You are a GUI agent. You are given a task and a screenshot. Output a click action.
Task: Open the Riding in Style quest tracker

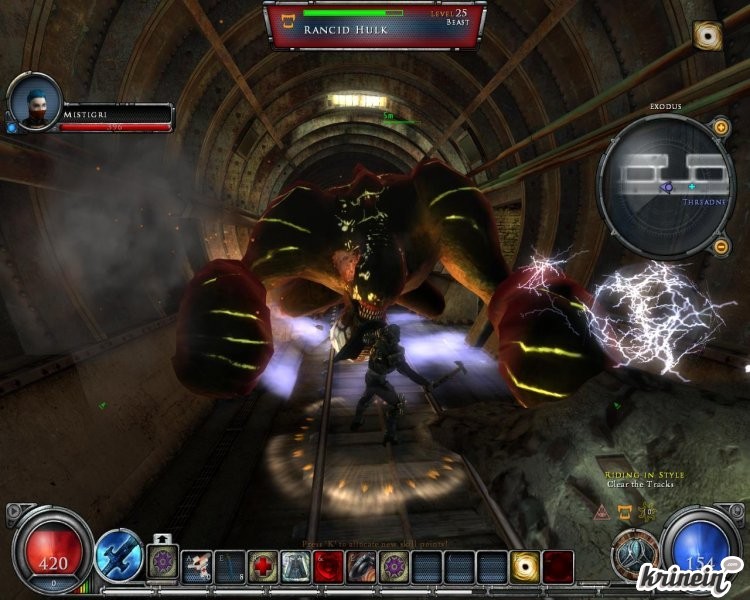639,477
